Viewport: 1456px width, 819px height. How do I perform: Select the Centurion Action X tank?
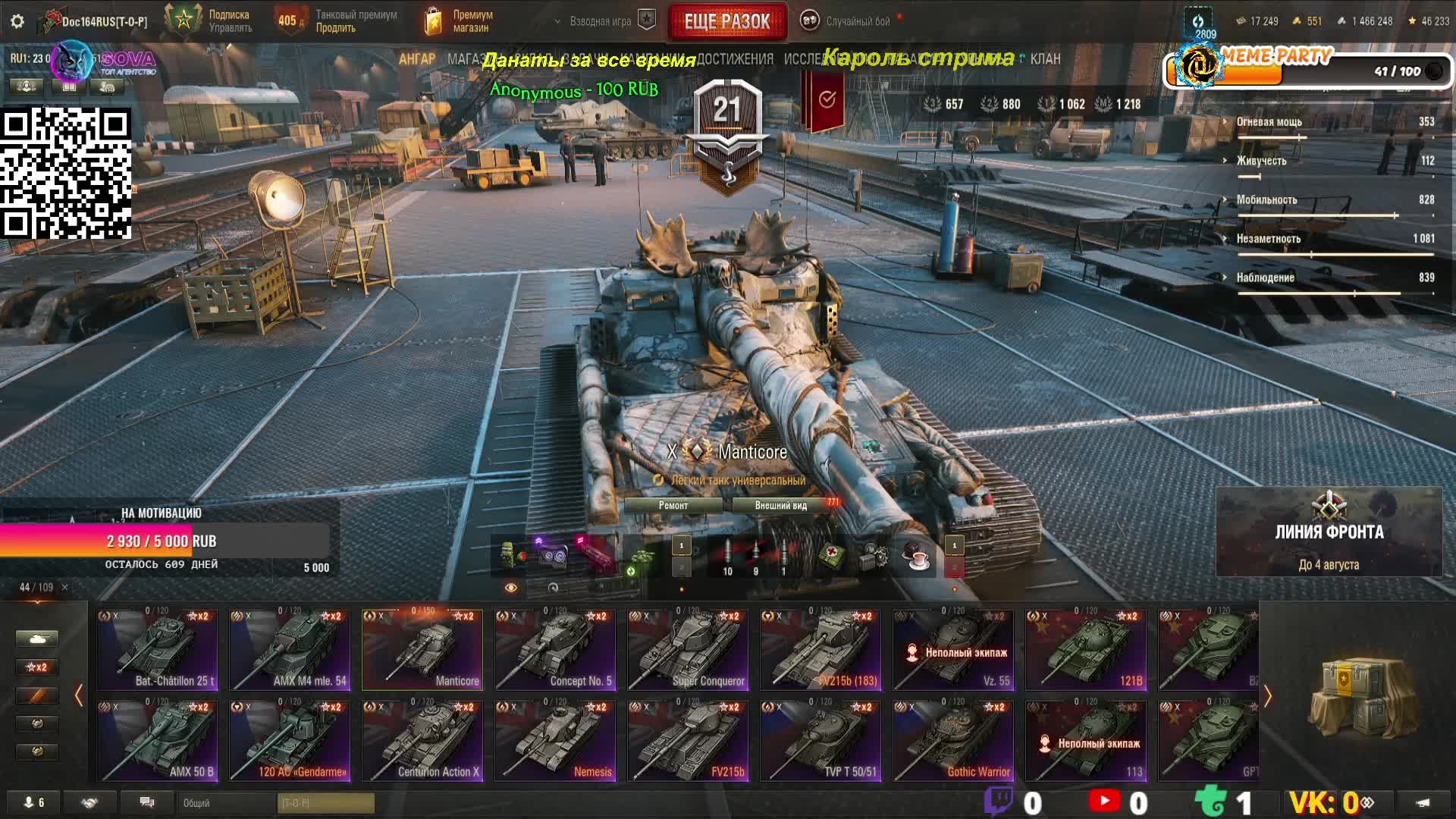422,741
